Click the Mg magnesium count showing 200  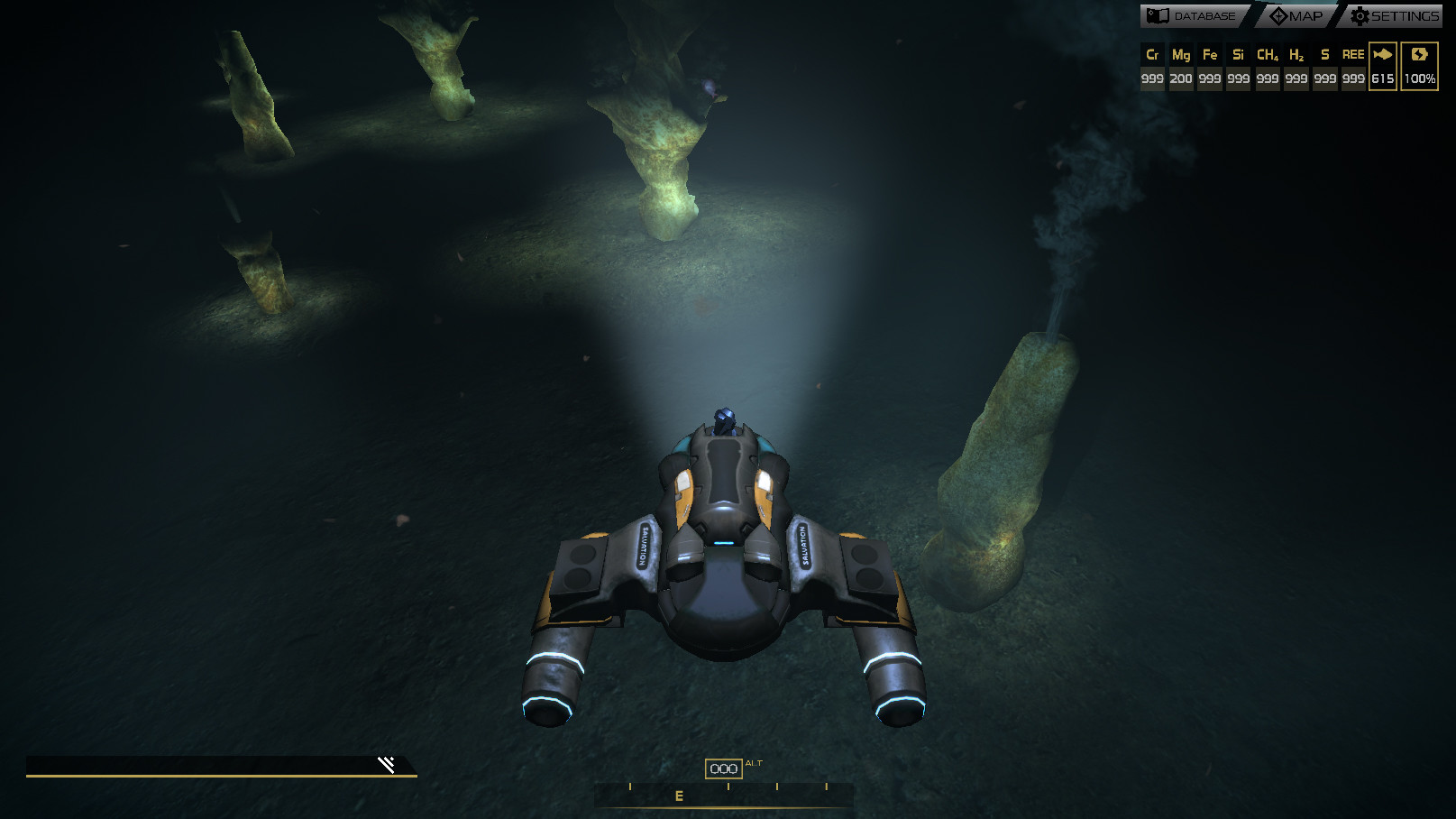point(1181,78)
